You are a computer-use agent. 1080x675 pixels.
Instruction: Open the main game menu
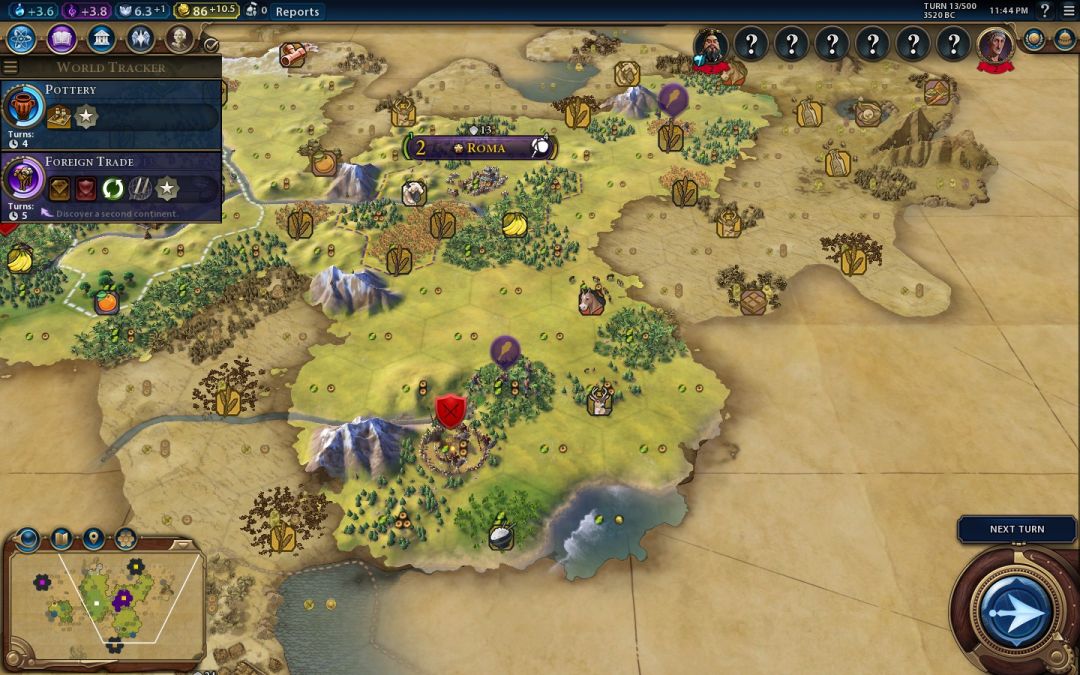(x=1066, y=11)
